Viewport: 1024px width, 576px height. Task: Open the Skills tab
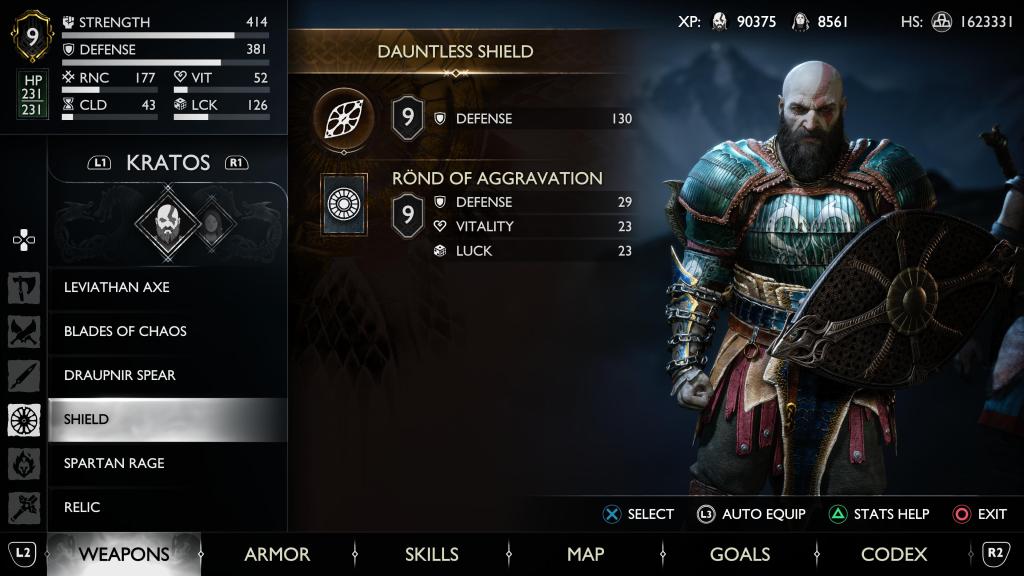(x=432, y=554)
